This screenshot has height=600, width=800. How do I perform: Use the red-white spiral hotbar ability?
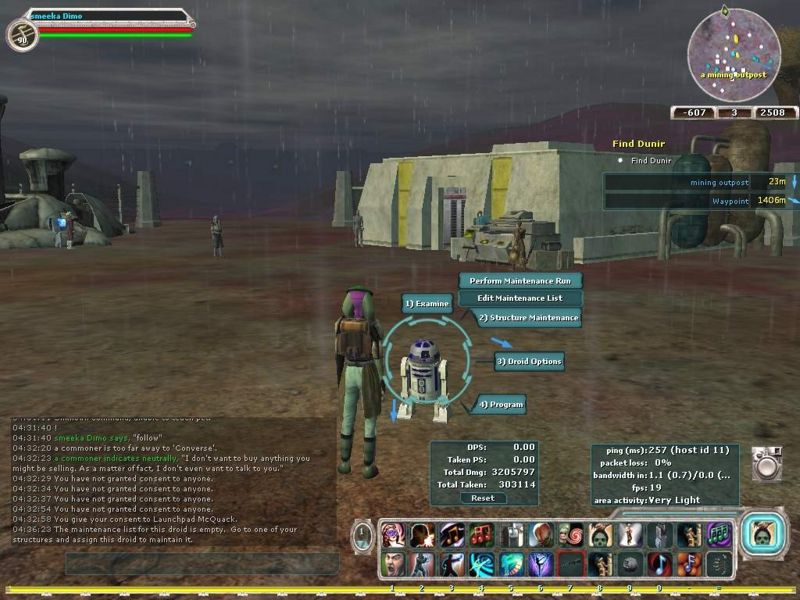tap(569, 534)
